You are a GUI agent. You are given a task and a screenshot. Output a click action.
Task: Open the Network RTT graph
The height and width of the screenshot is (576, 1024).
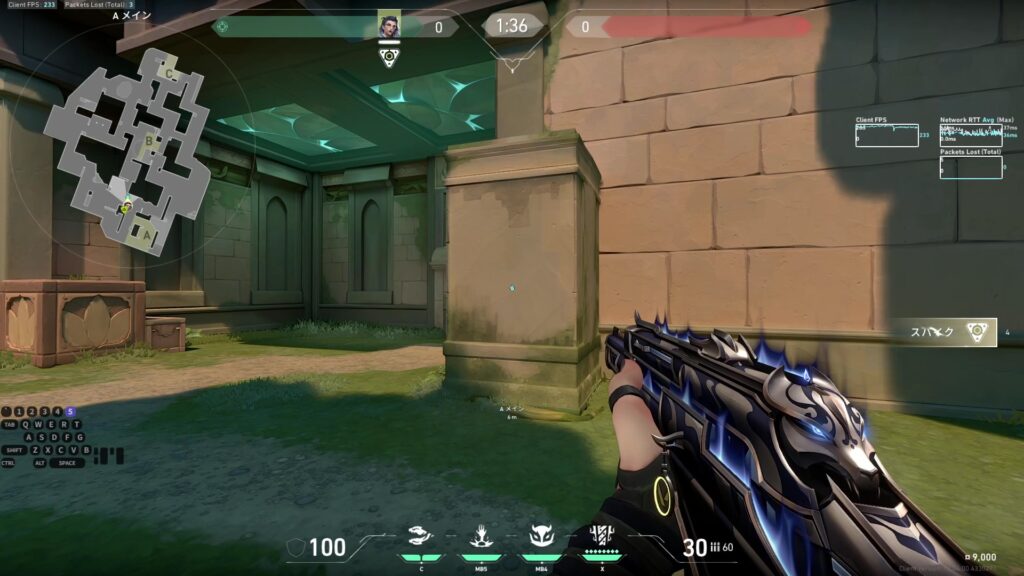971,135
